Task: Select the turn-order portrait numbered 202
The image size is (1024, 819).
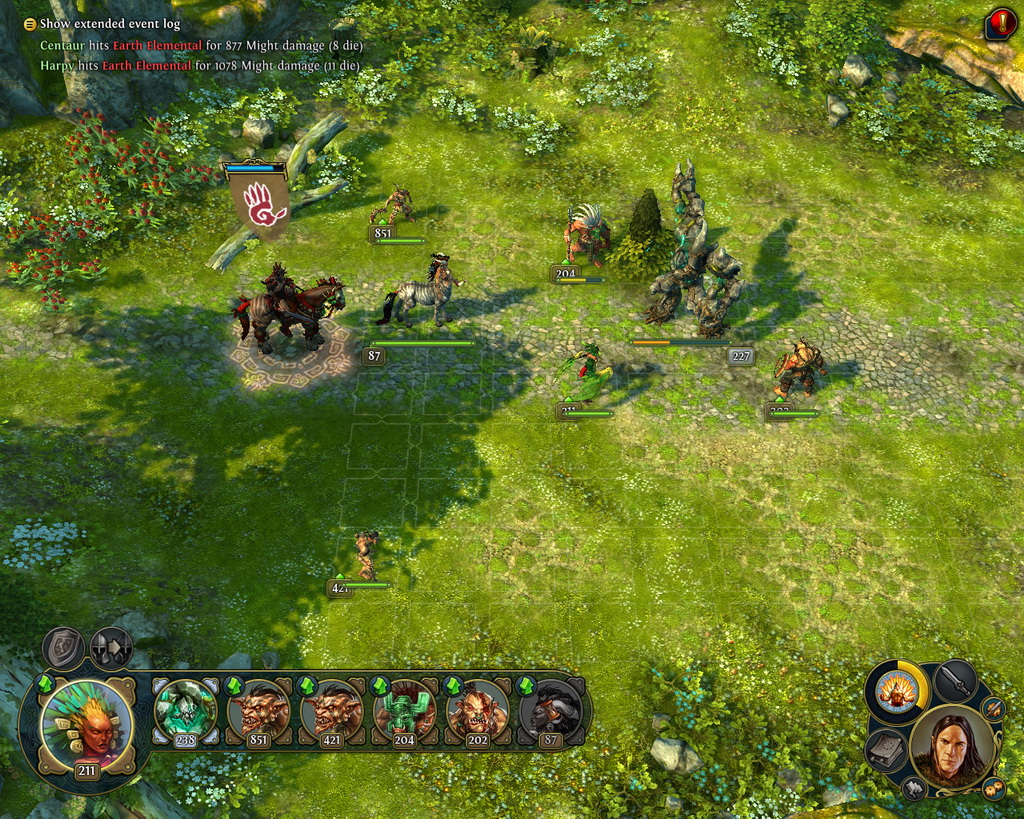Action: tap(477, 712)
